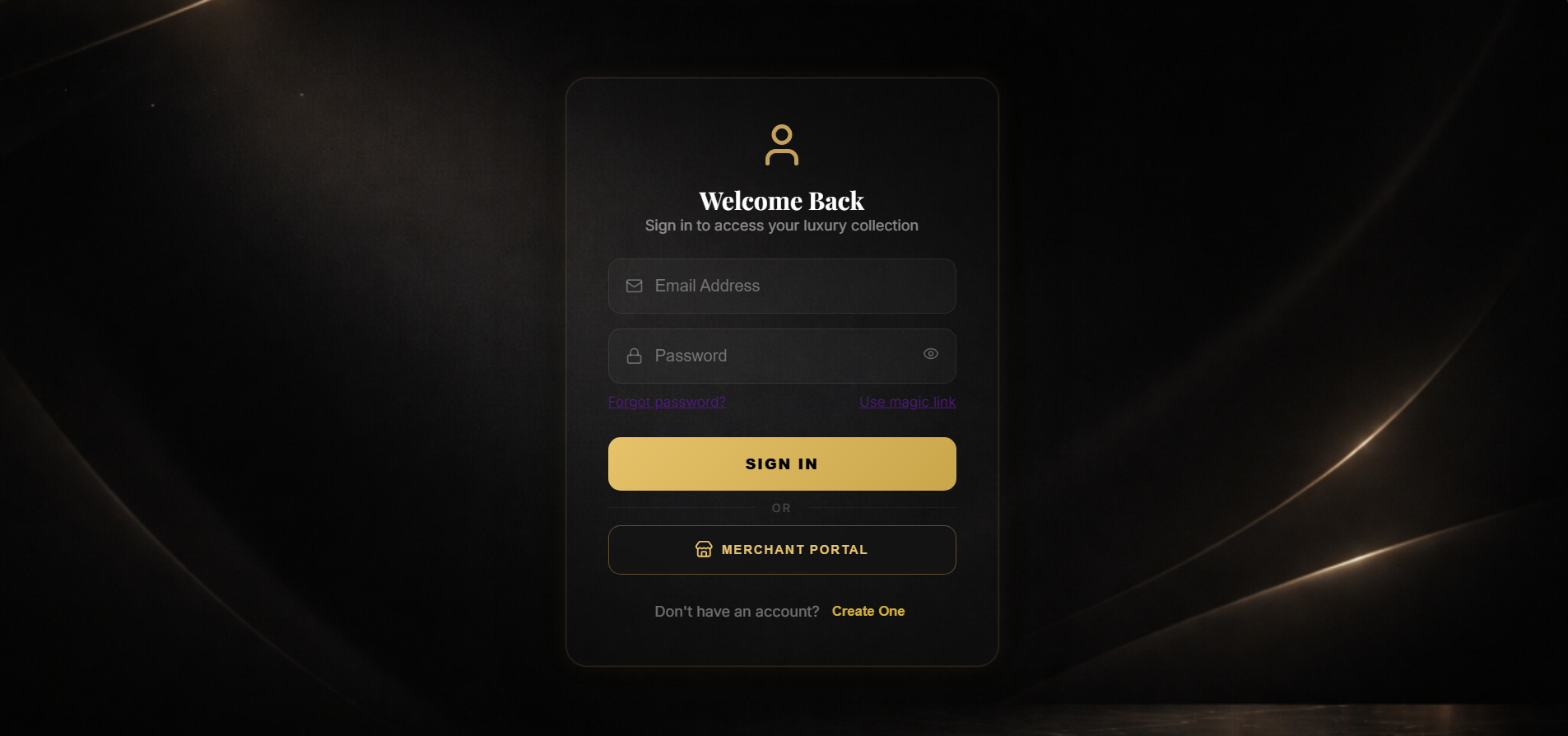Click the "Welcome Back" heading

pyautogui.click(x=780, y=200)
